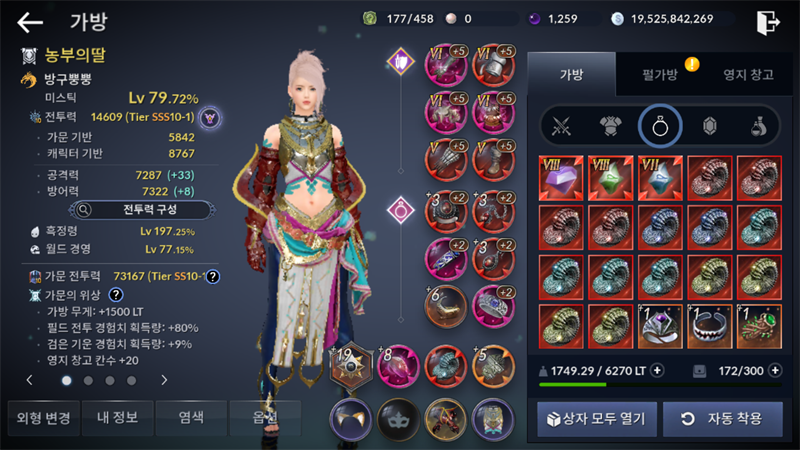Choose the ring accessory filter
Image resolution: width=800 pixels, height=450 pixels.
coord(660,126)
